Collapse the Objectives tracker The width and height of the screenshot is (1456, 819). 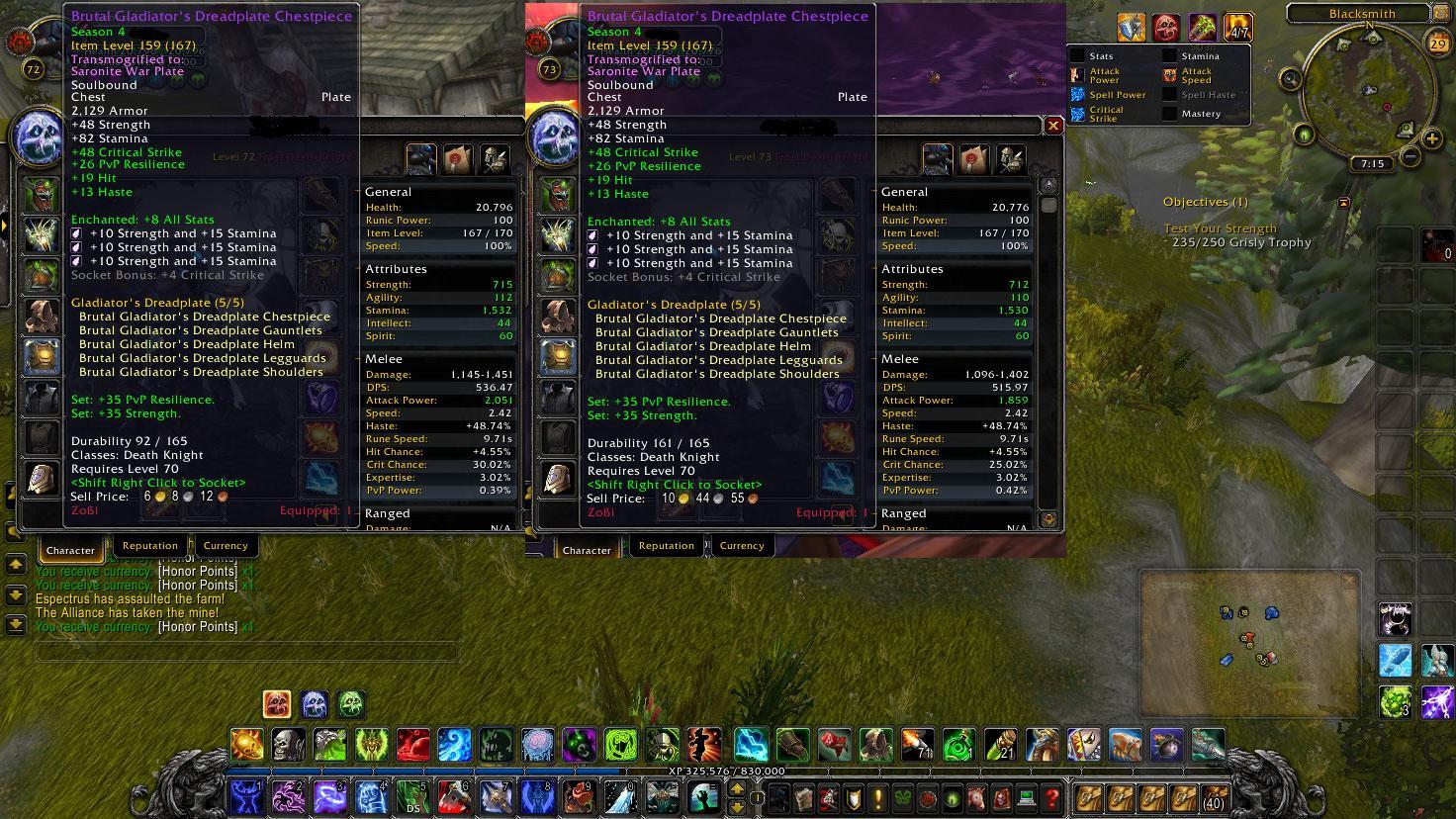(x=1343, y=203)
